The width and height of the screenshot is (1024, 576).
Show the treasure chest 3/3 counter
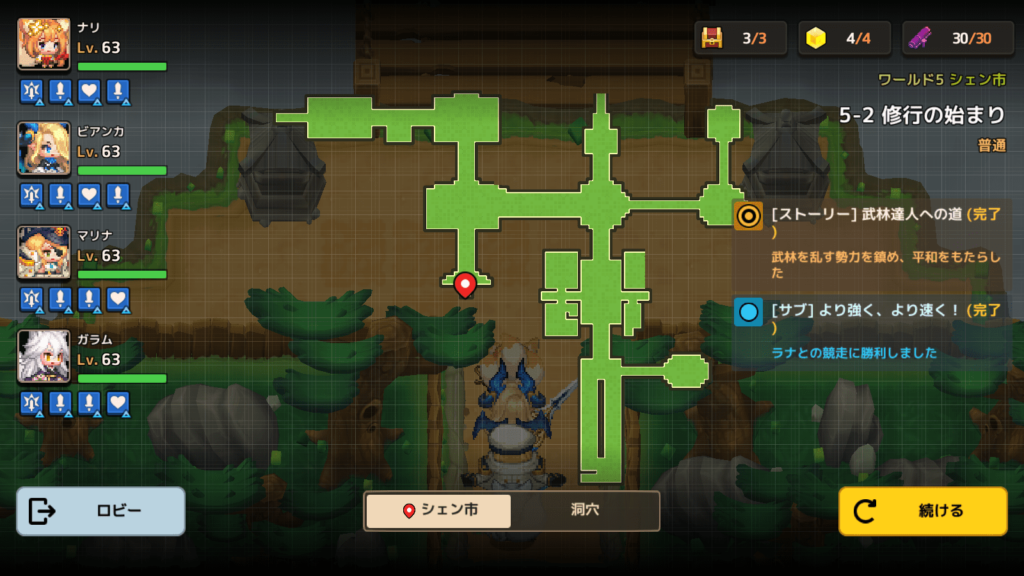[x=741, y=38]
